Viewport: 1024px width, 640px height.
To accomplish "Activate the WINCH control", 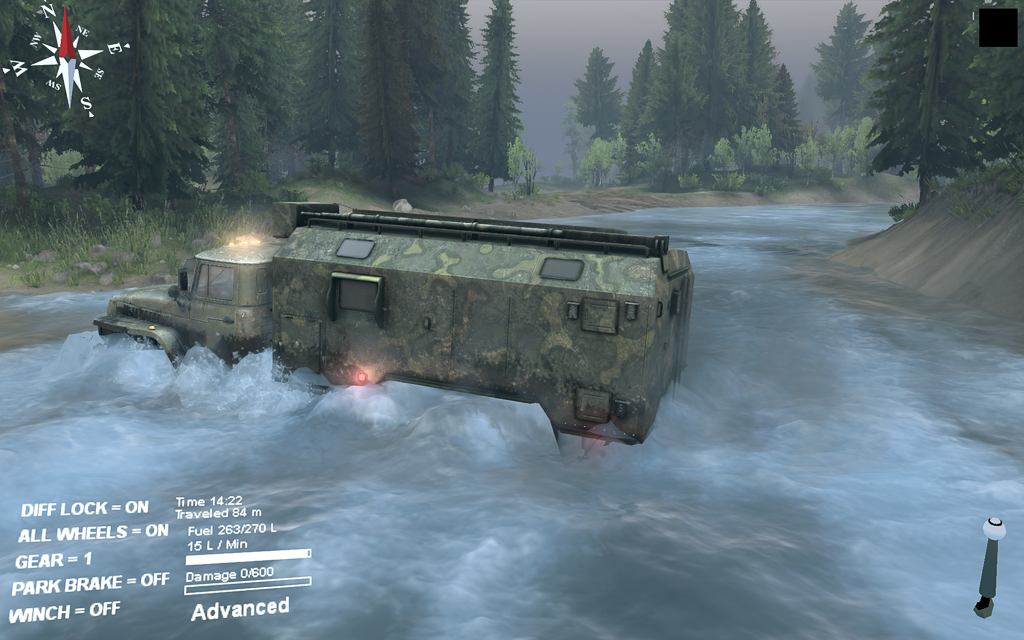I will (x=64, y=610).
